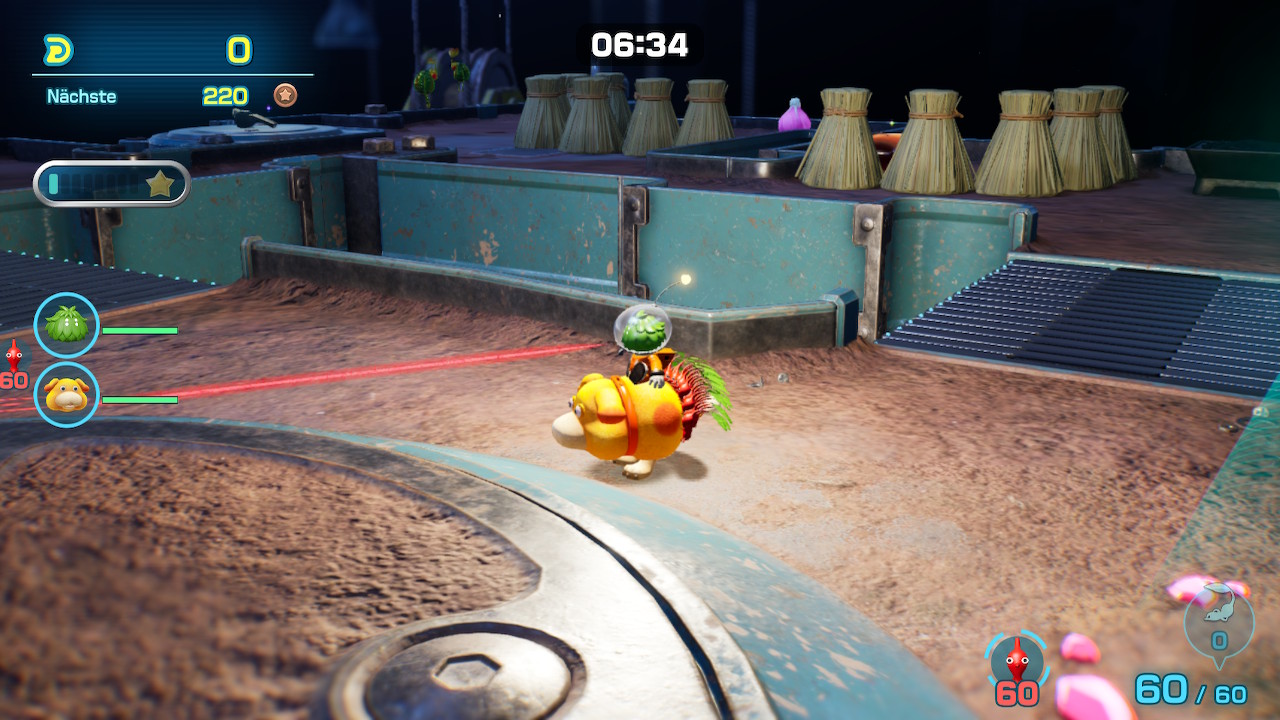The width and height of the screenshot is (1280, 720).
Task: Select the yellow dog companion portrait
Action: [67, 394]
